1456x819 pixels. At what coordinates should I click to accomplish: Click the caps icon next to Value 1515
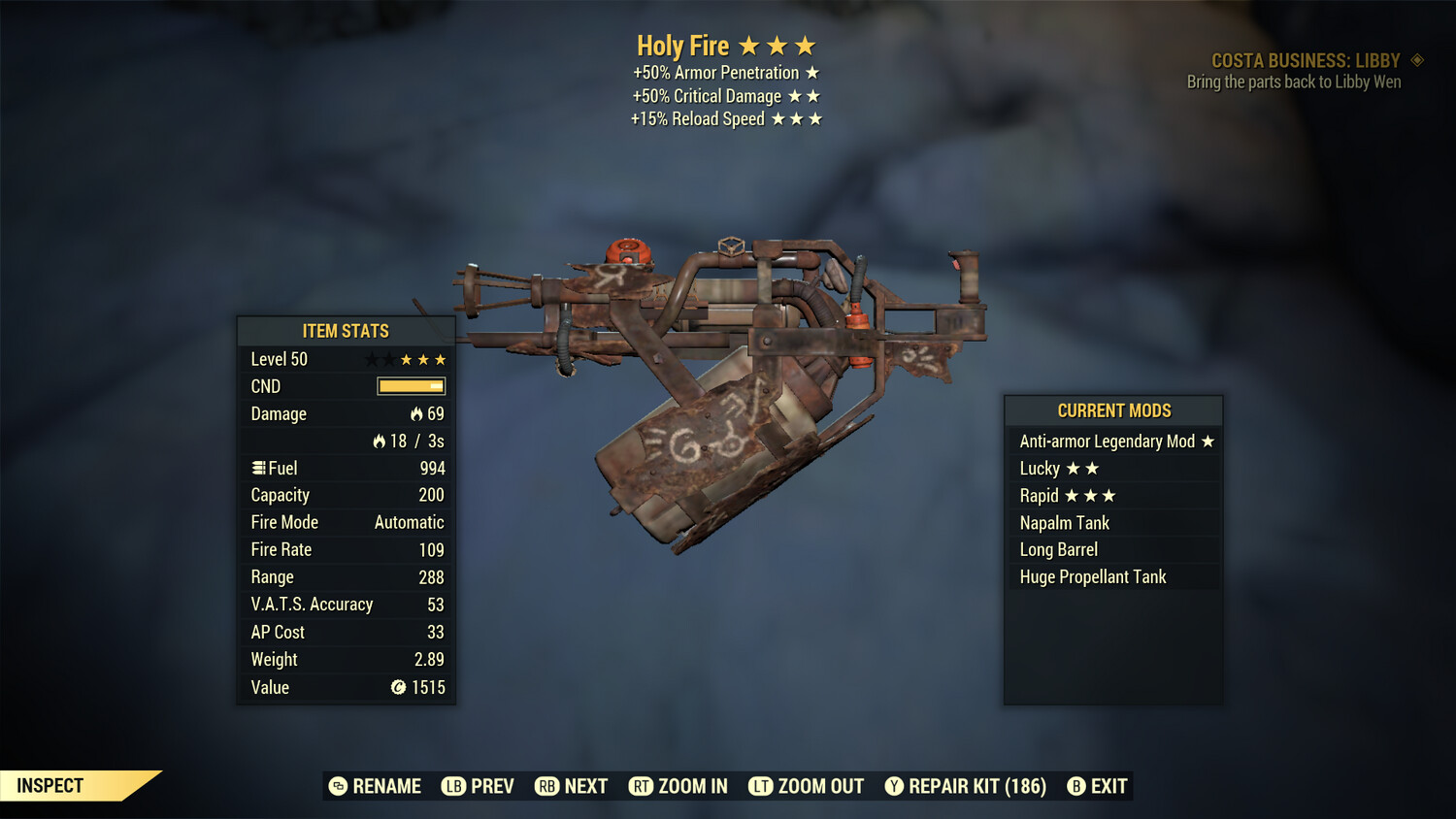pos(397,688)
